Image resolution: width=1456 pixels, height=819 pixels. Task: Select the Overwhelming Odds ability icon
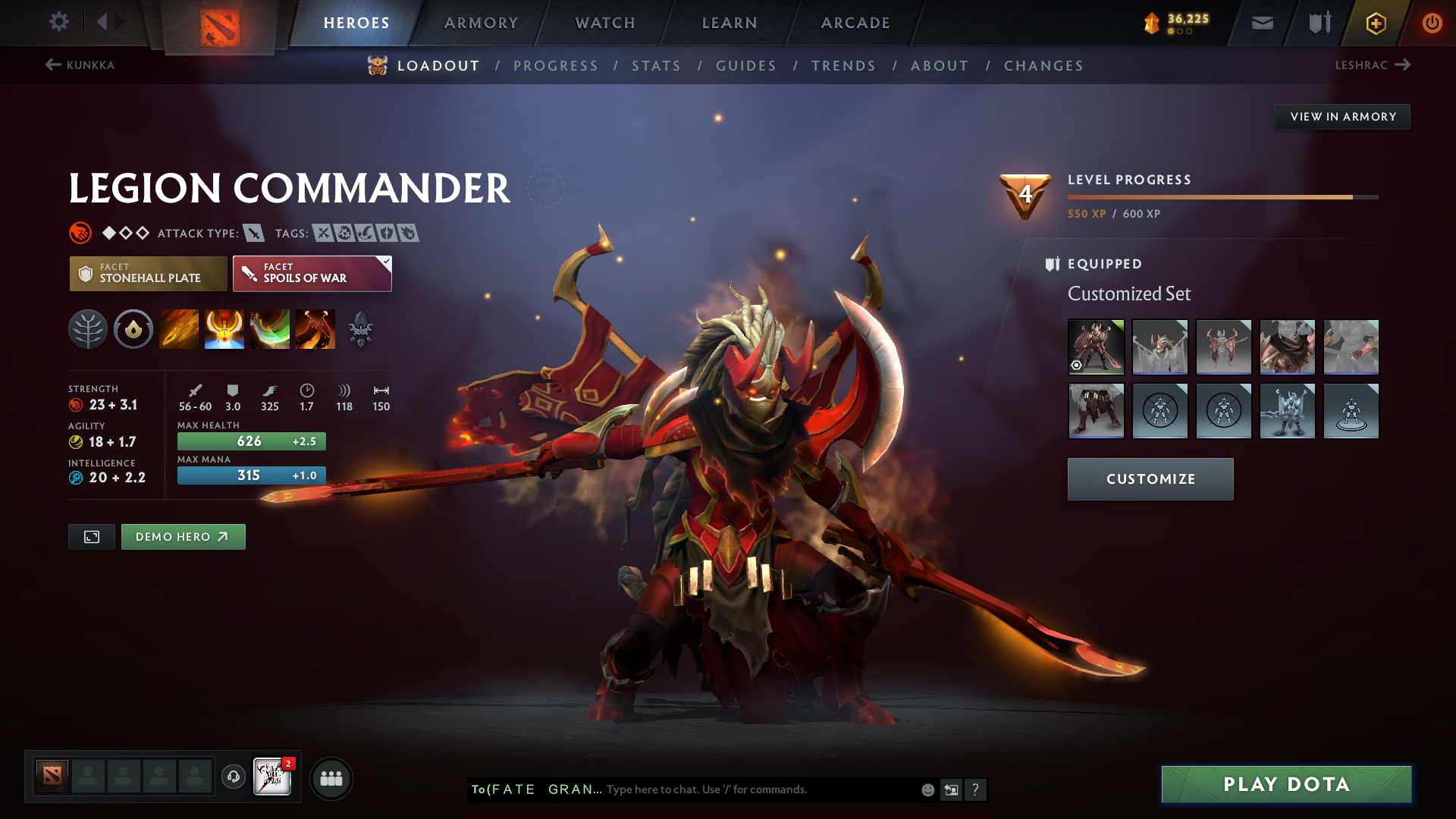pyautogui.click(x=179, y=329)
